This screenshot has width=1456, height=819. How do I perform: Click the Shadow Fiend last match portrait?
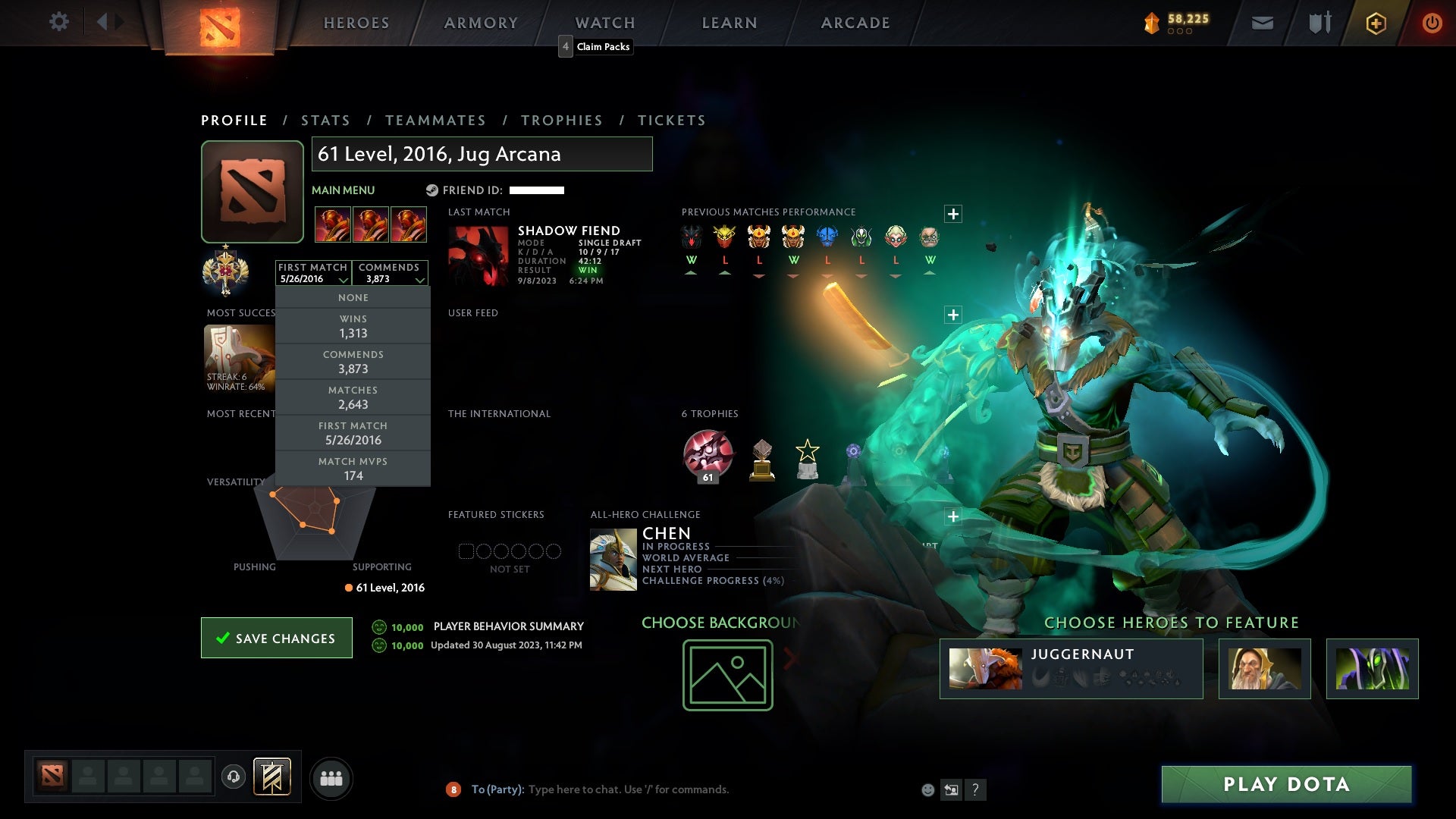478,256
